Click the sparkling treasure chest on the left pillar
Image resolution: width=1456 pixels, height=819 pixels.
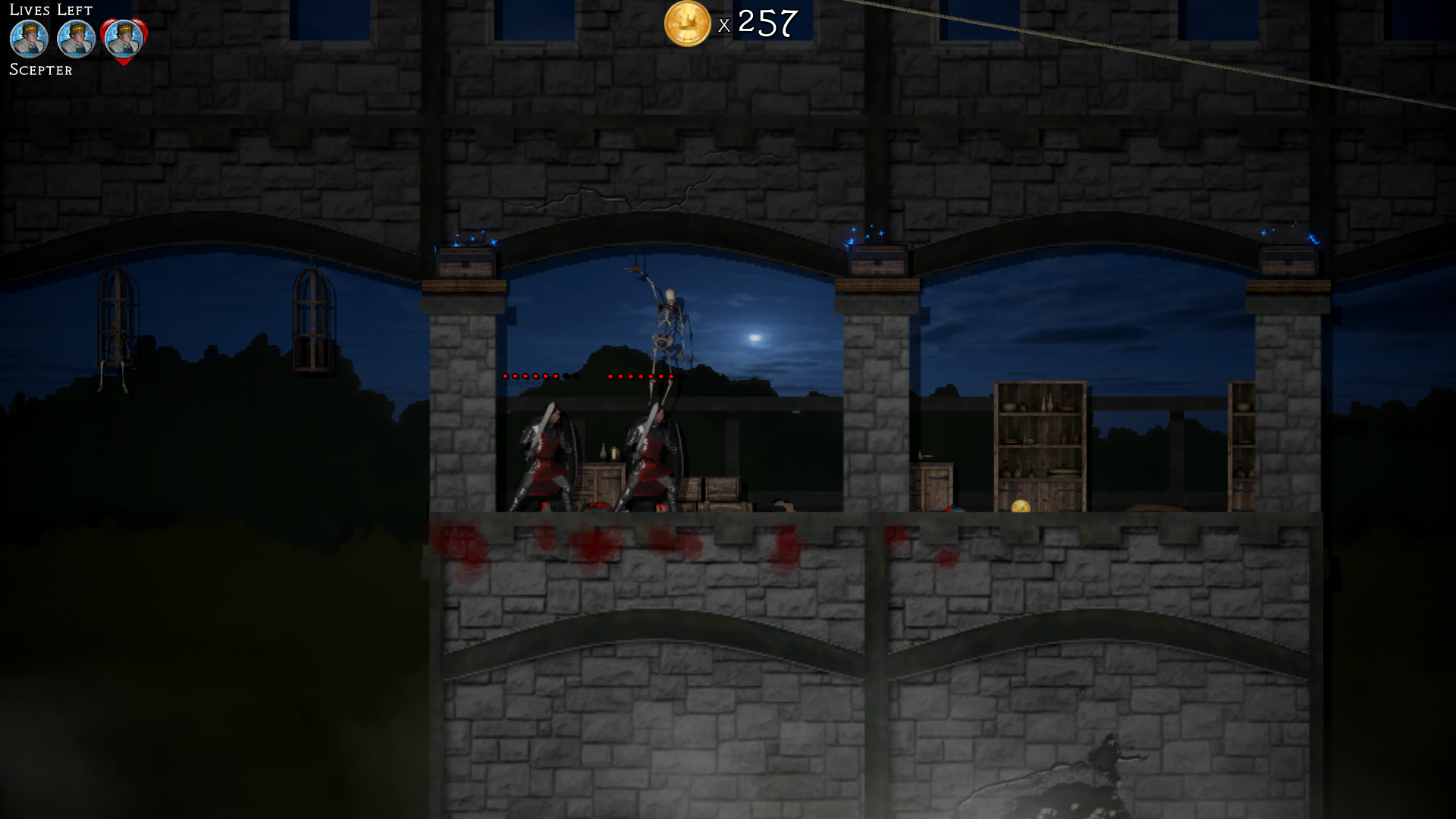pyautogui.click(x=466, y=262)
